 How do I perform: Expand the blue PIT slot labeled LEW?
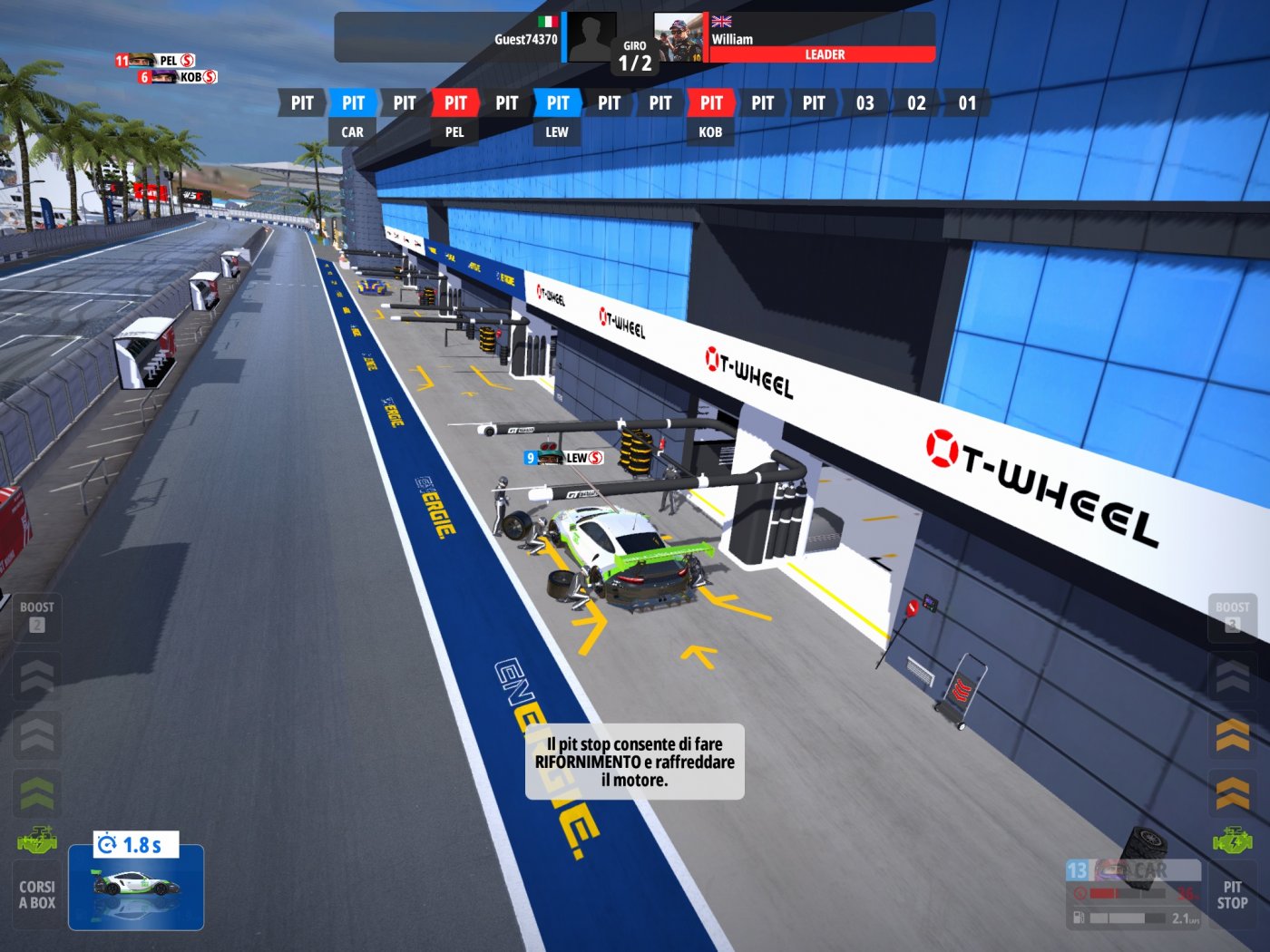pyautogui.click(x=556, y=102)
